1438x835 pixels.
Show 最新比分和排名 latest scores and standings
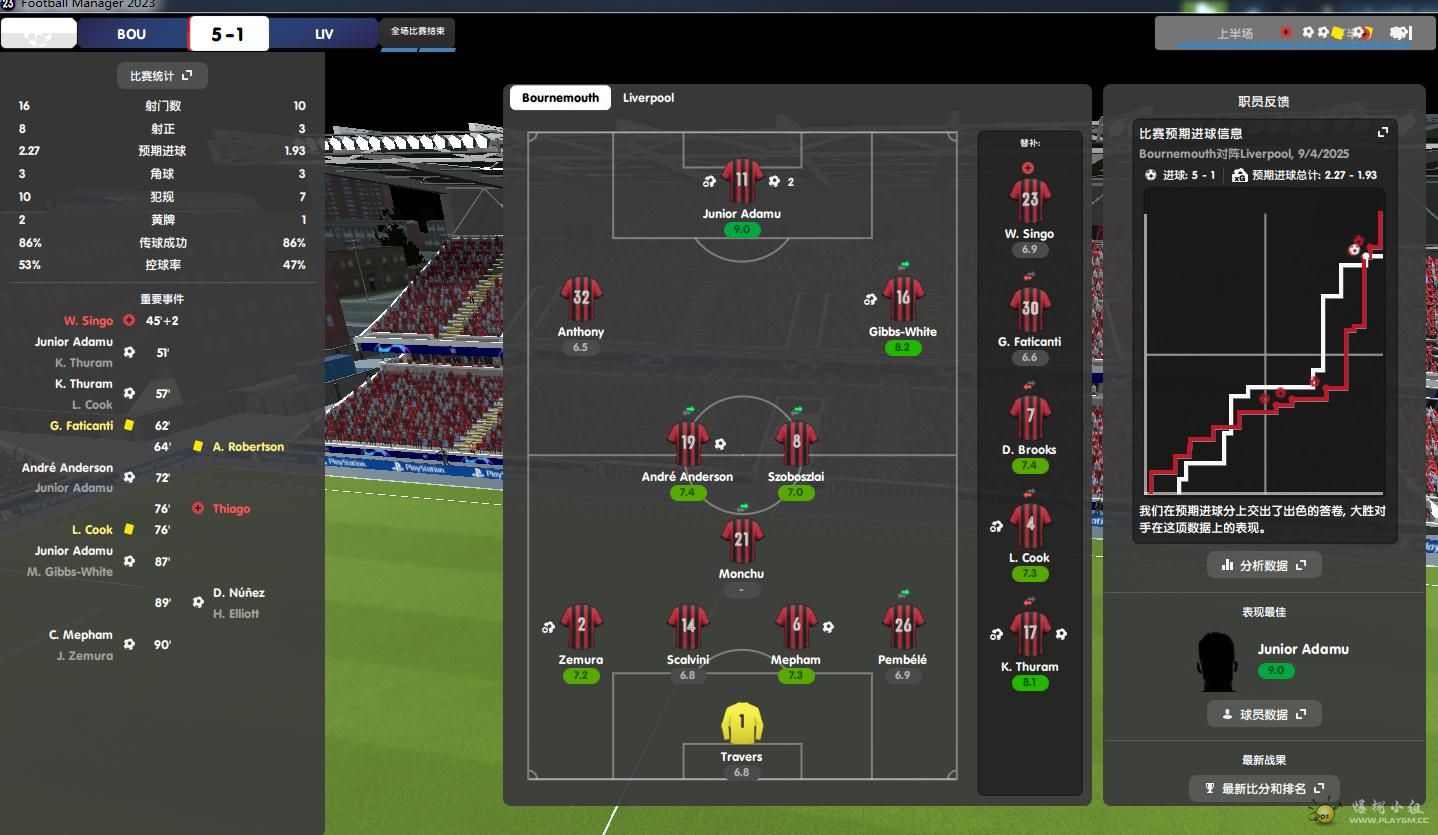(1264, 789)
